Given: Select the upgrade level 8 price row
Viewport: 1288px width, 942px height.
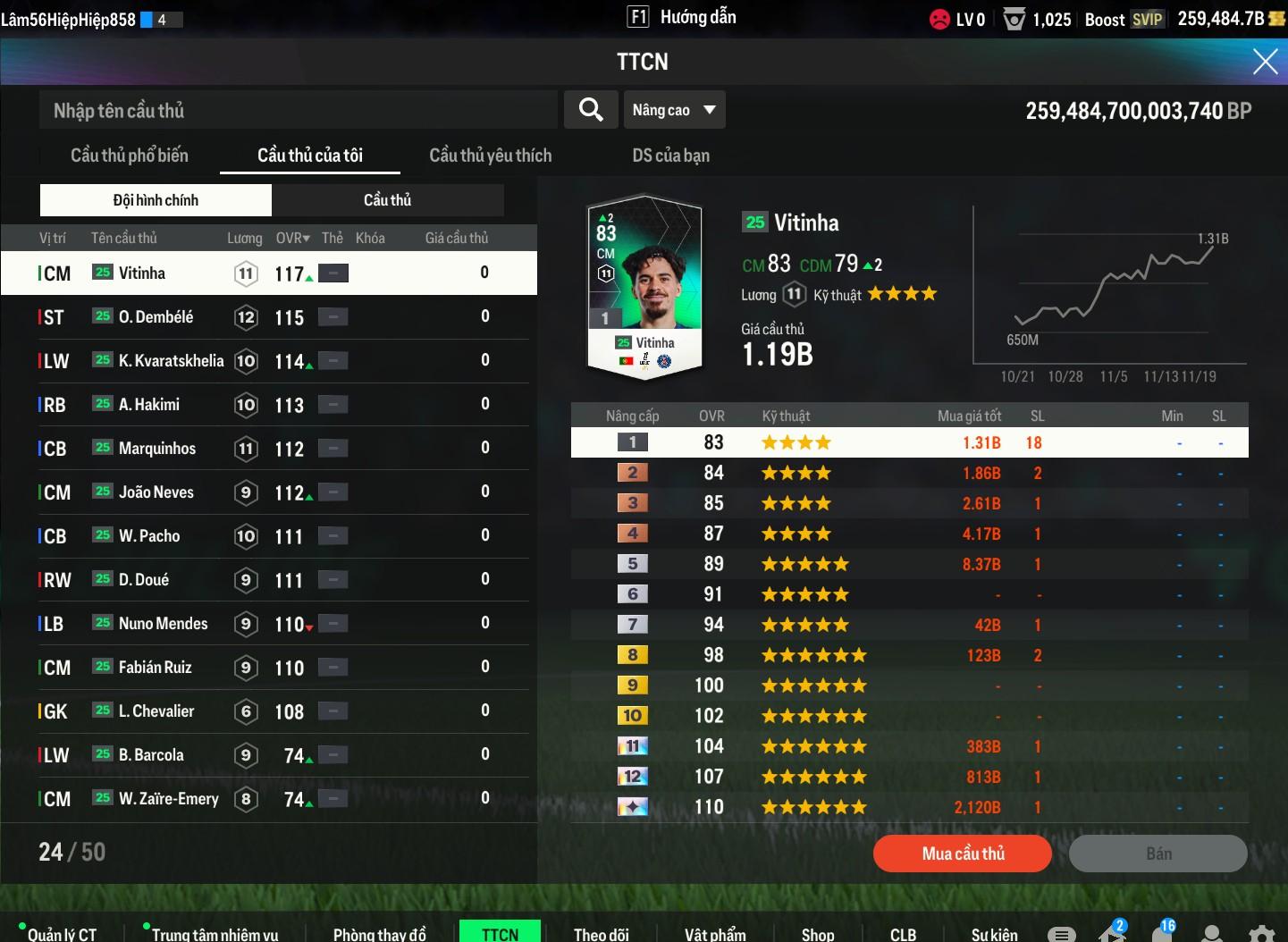Looking at the screenshot, I should pyautogui.click(x=909, y=655).
